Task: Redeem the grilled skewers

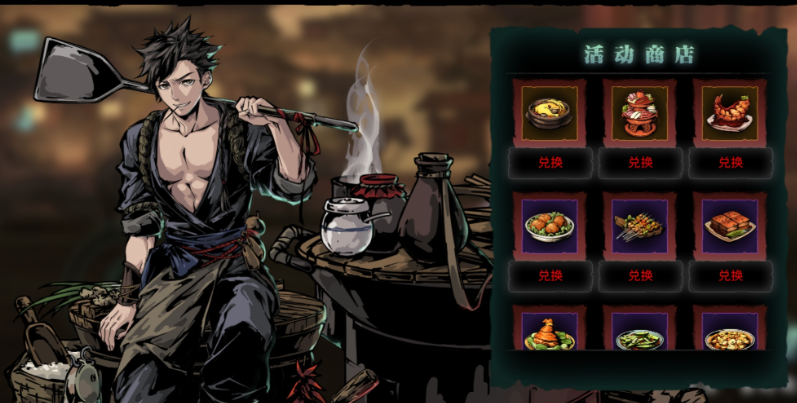Action: (x=640, y=275)
